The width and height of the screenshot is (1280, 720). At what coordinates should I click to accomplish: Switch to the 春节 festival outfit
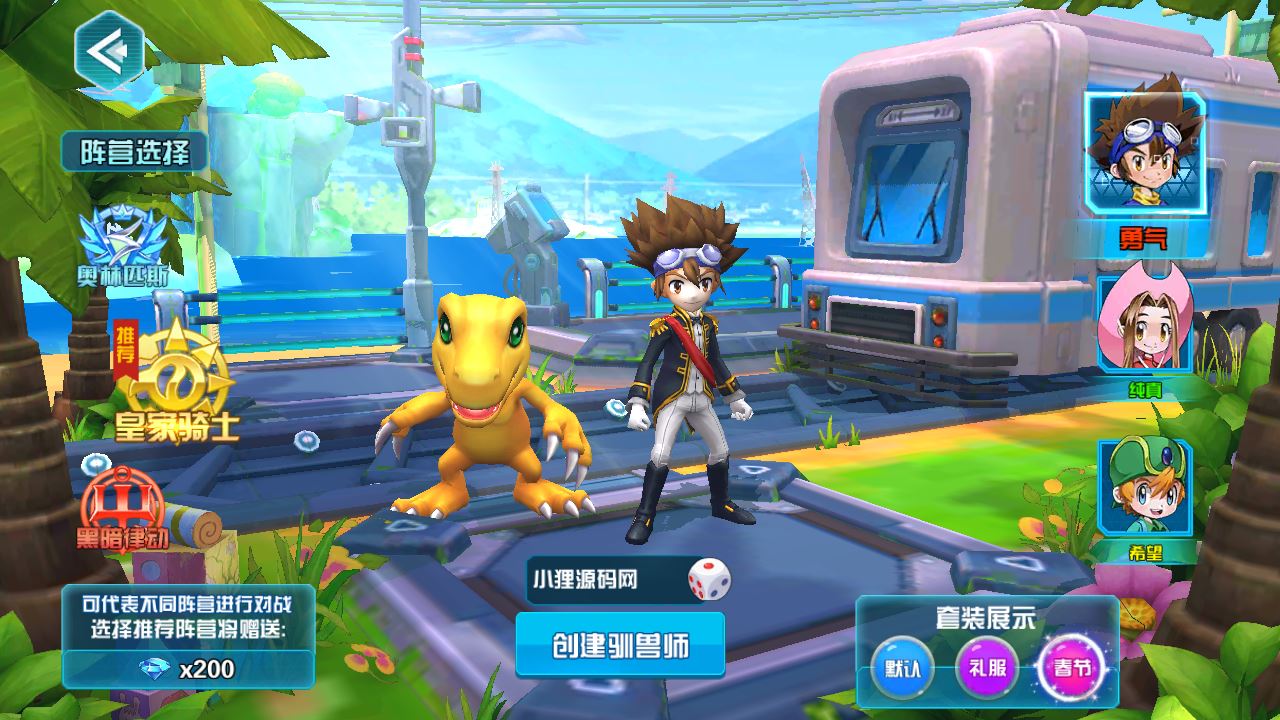click(x=1070, y=667)
